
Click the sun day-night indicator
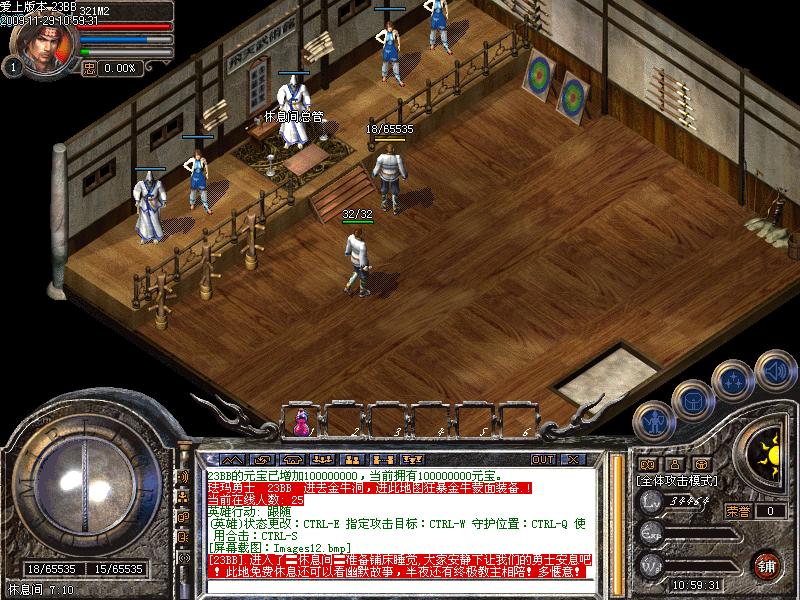tap(768, 455)
